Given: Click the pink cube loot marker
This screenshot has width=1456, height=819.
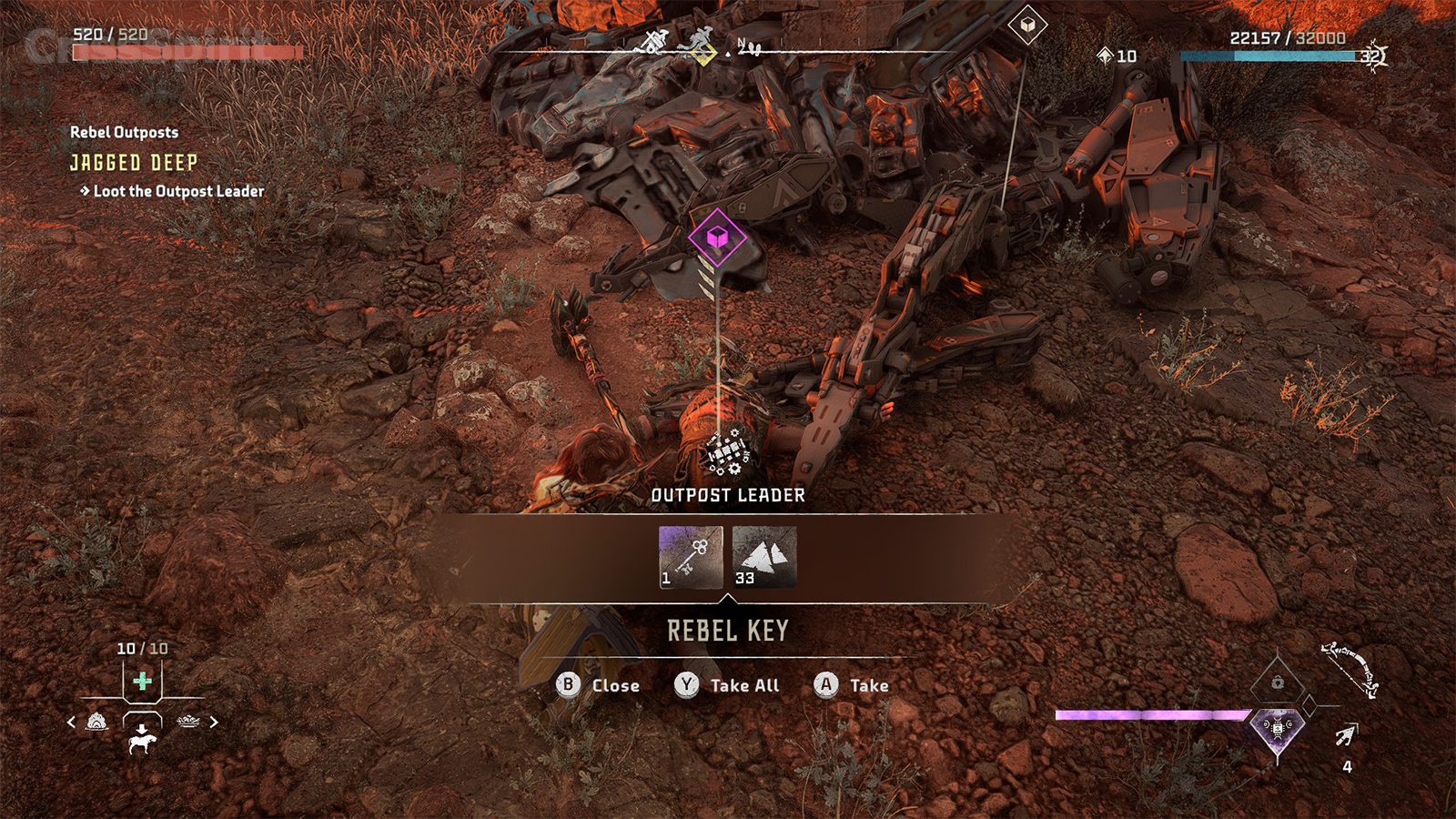Looking at the screenshot, I should 717,238.
